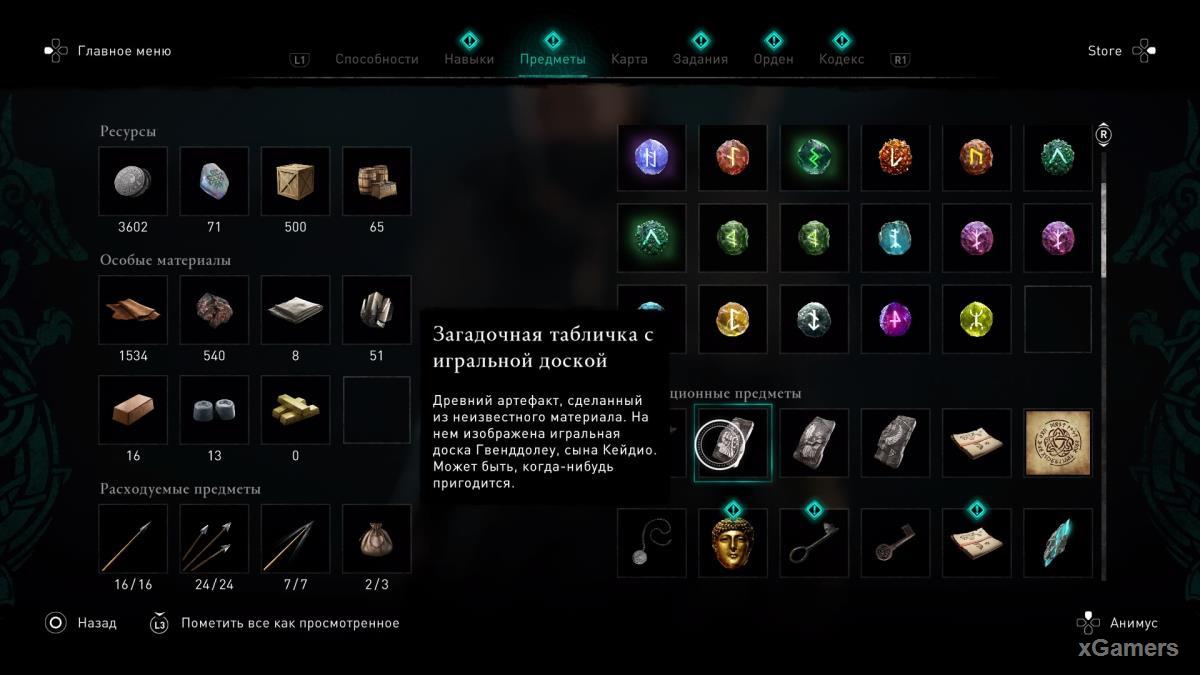
Task: Select the wooden crate resource slot
Action: point(295,181)
